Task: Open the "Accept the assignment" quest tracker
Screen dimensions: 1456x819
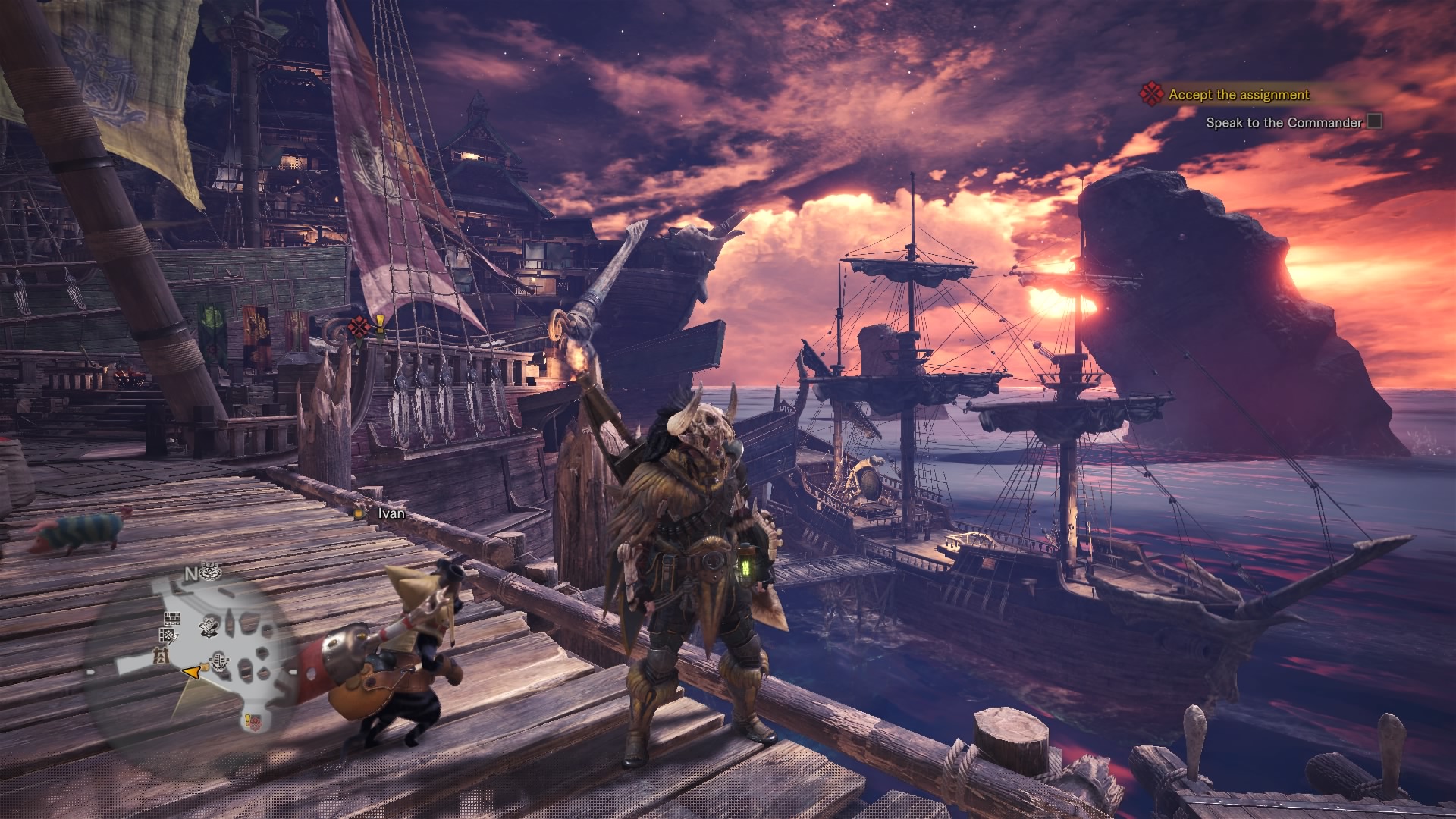Action: pos(1238,95)
